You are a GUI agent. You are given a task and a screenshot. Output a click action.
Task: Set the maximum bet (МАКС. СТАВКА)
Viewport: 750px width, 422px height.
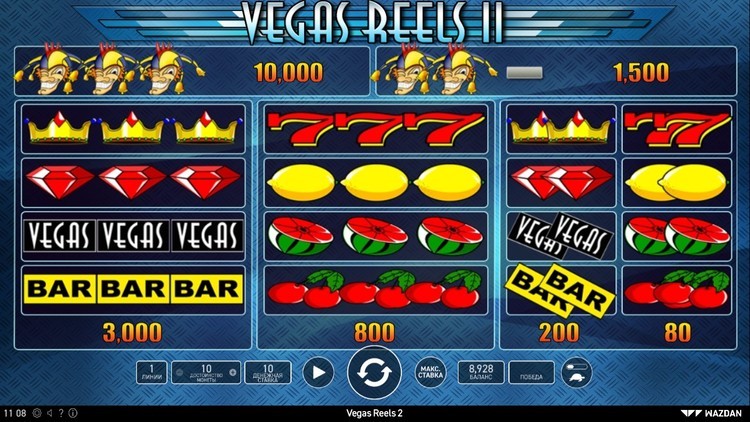coord(430,373)
